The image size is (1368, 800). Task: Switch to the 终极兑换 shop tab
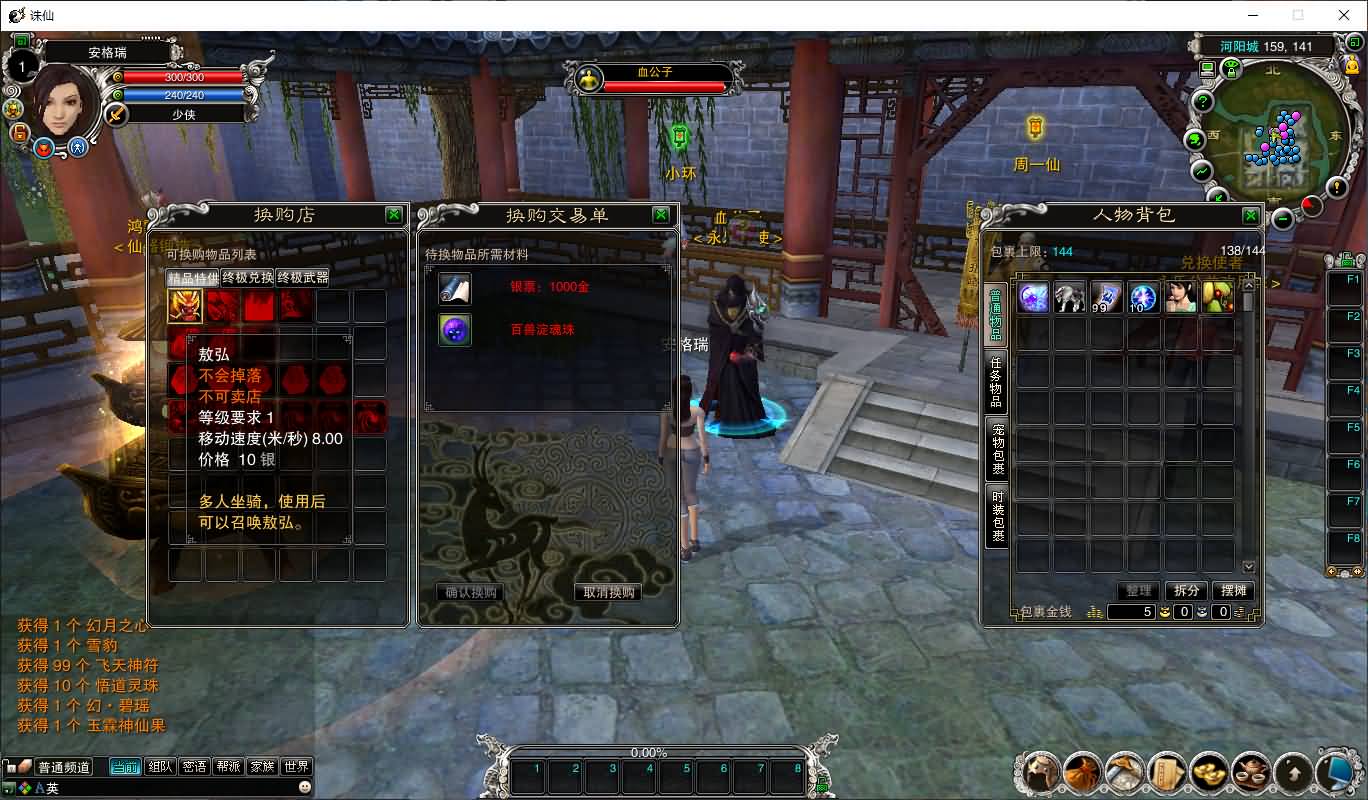(248, 277)
